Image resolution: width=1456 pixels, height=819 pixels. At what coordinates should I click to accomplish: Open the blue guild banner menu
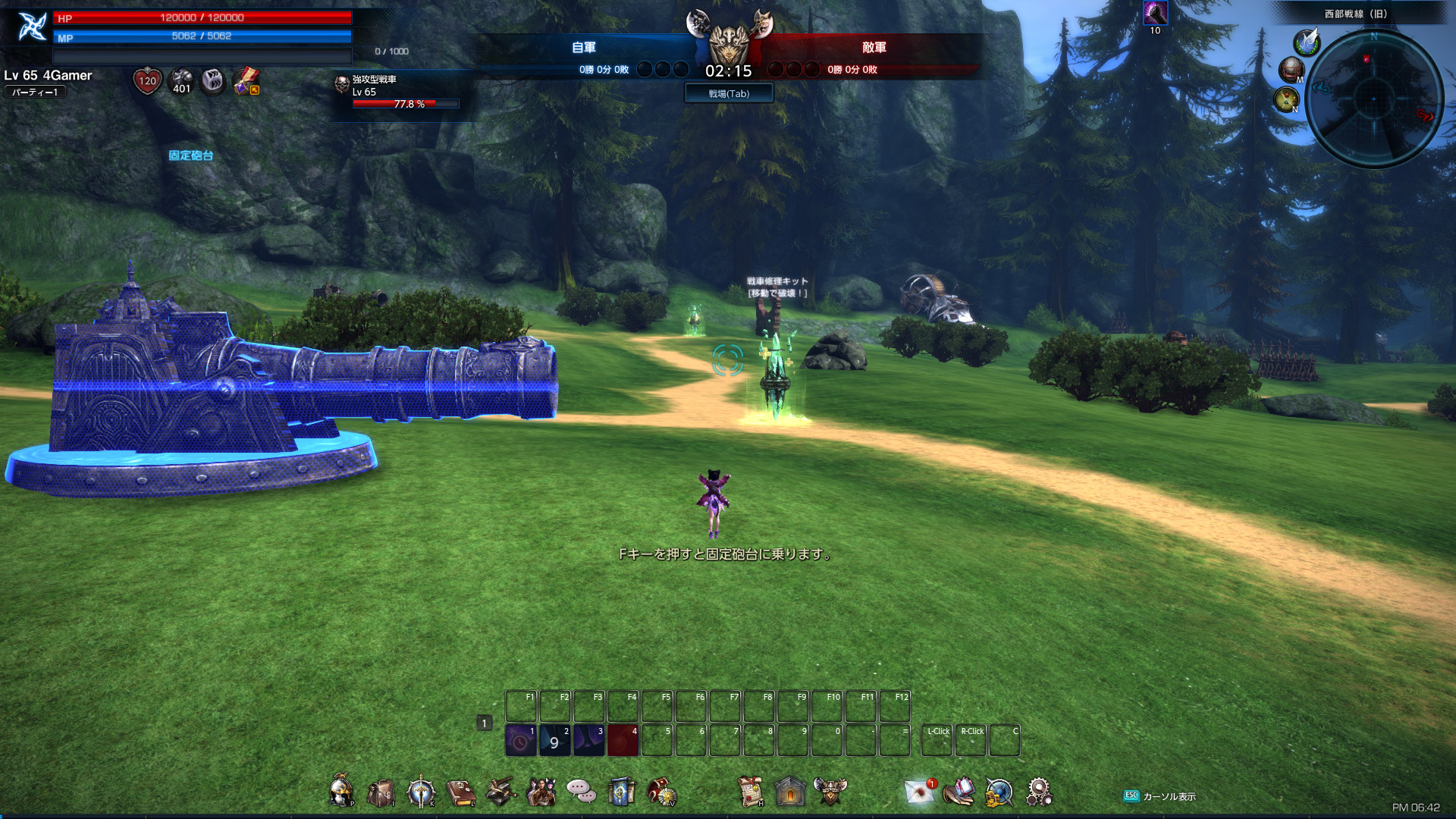tap(621, 792)
